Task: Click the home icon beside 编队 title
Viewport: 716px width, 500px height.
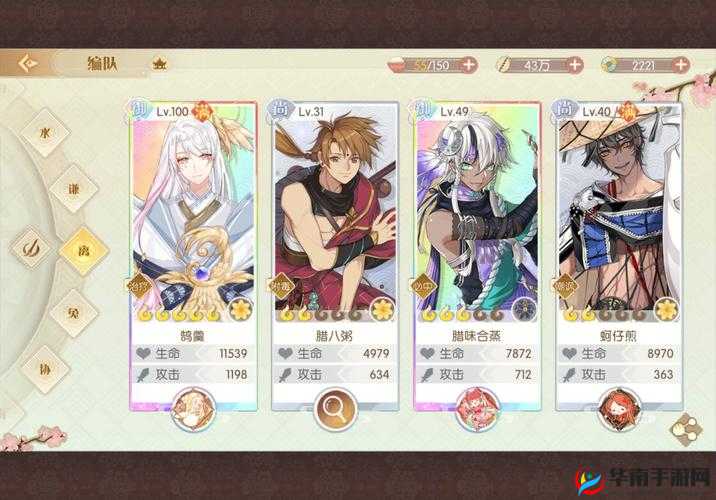Action: (160, 63)
